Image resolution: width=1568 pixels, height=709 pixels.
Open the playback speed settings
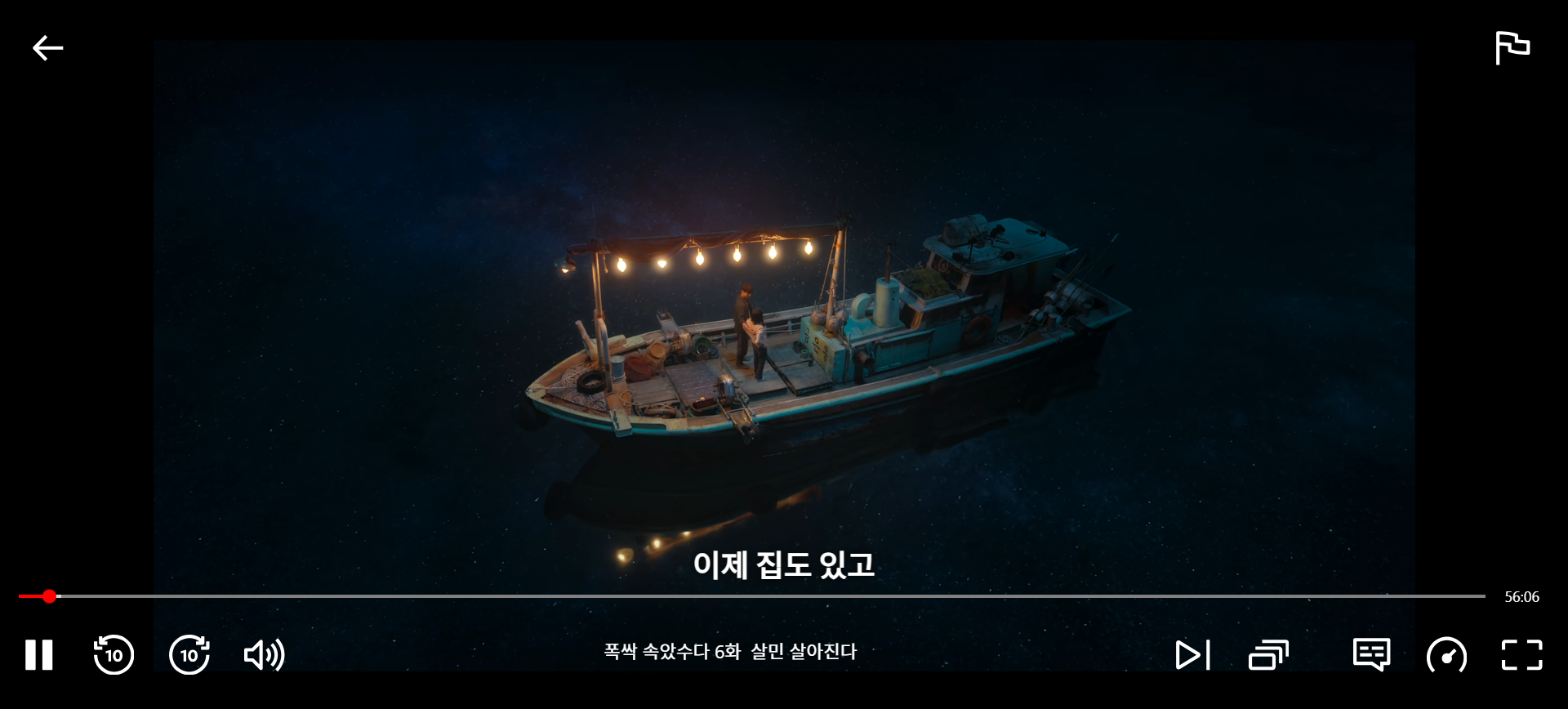[x=1447, y=655]
